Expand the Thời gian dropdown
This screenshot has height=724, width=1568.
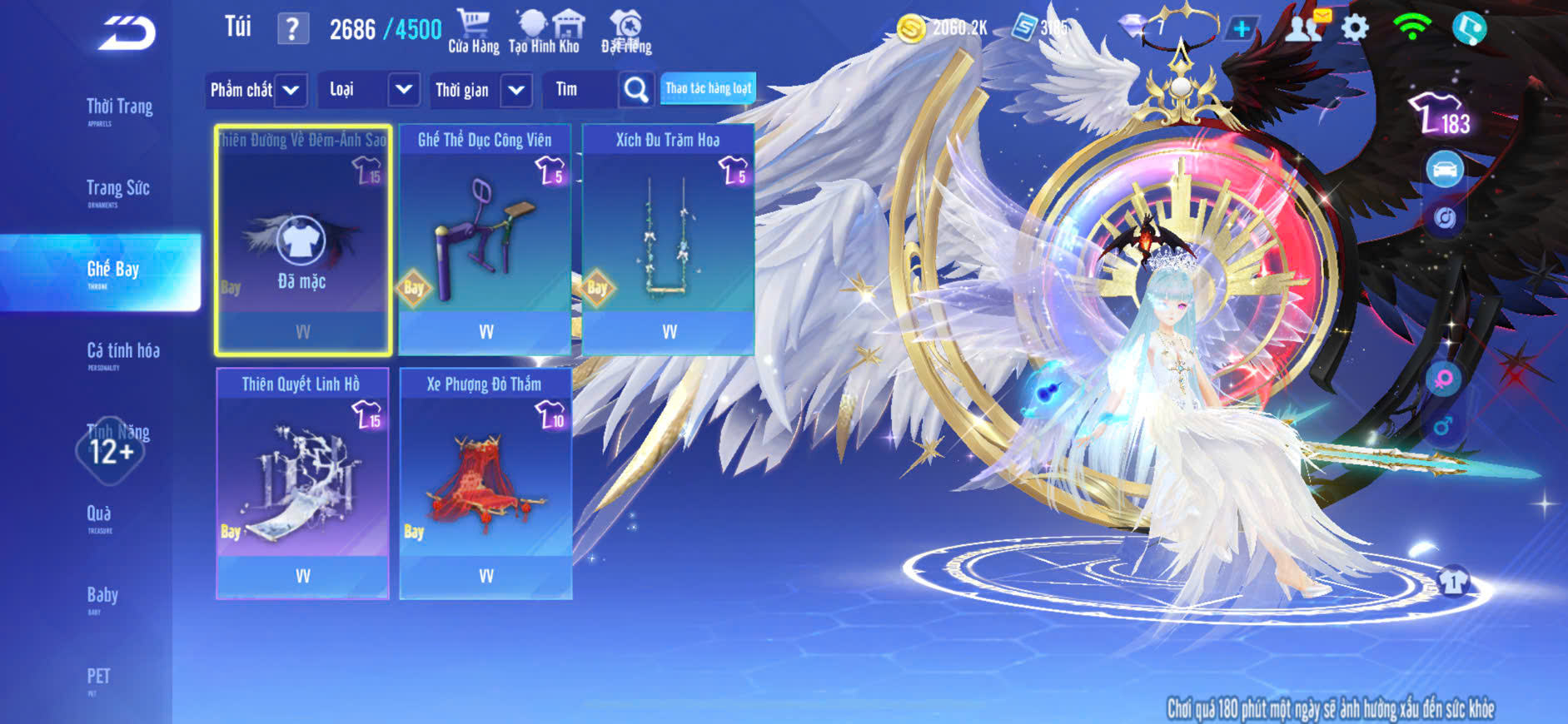pos(481,90)
